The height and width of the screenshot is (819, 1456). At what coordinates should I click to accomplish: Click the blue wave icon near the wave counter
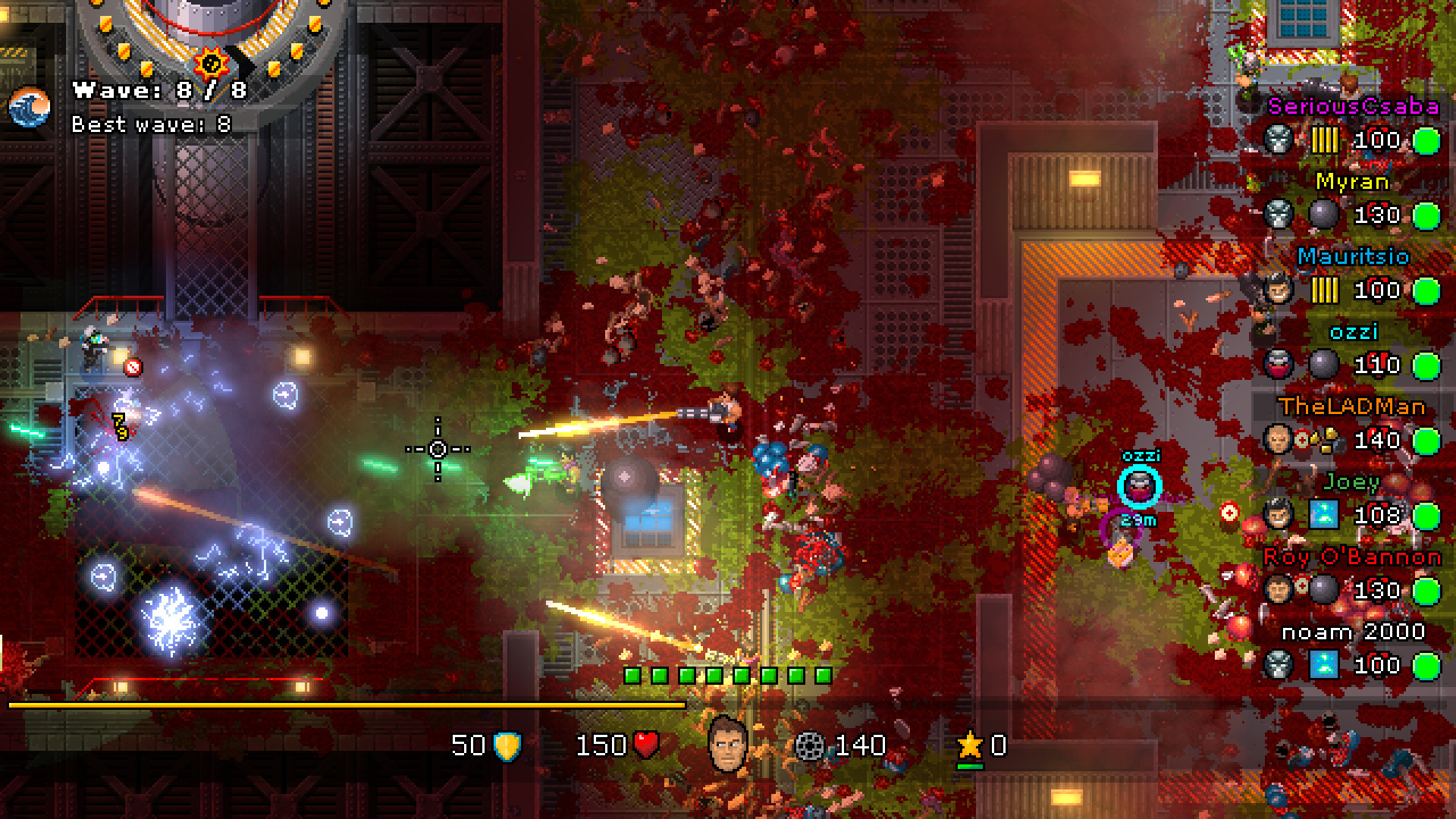tap(28, 107)
